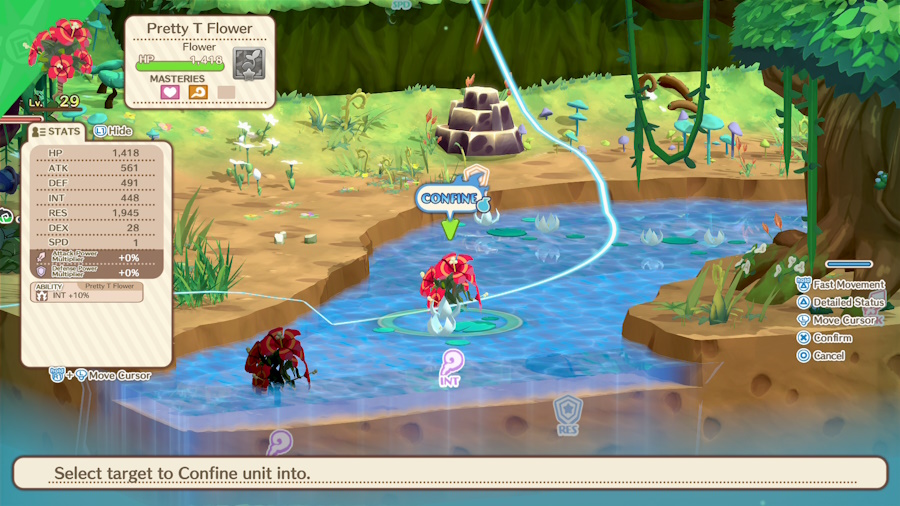Click the CONFINE speech bubble marker
Screen dimensions: 900x506
[x=448, y=198]
